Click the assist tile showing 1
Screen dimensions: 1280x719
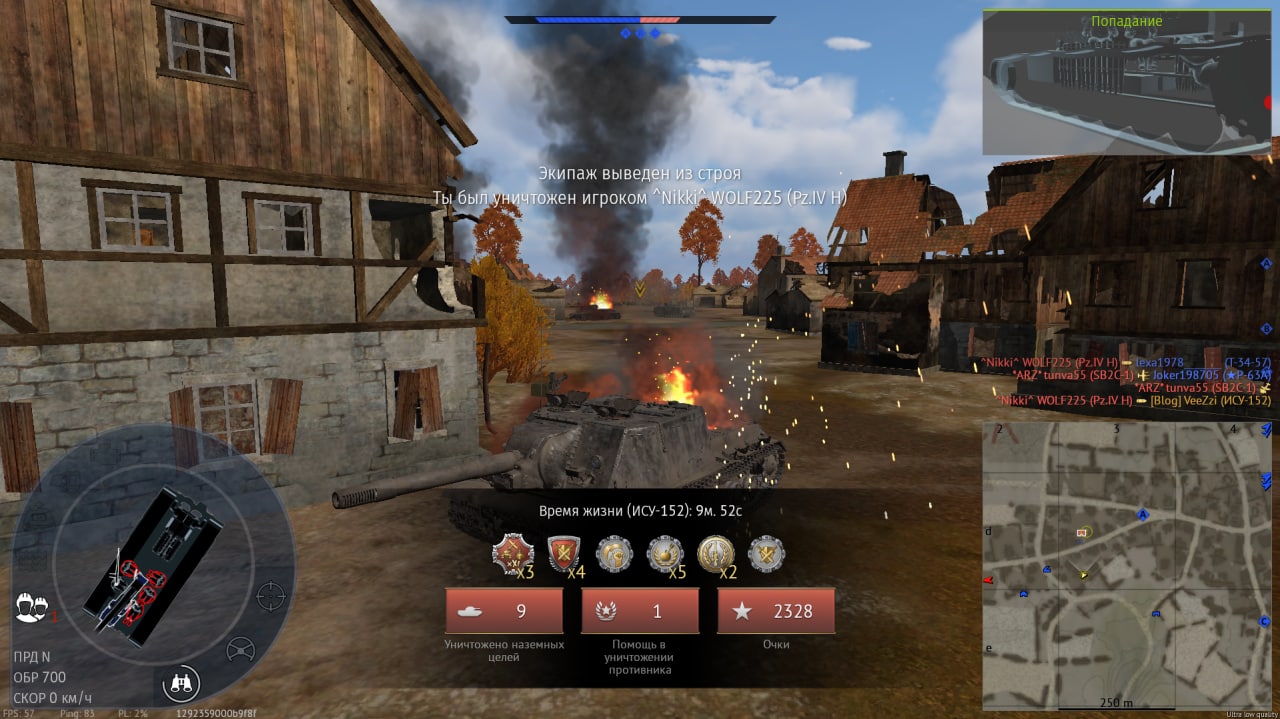pos(640,611)
